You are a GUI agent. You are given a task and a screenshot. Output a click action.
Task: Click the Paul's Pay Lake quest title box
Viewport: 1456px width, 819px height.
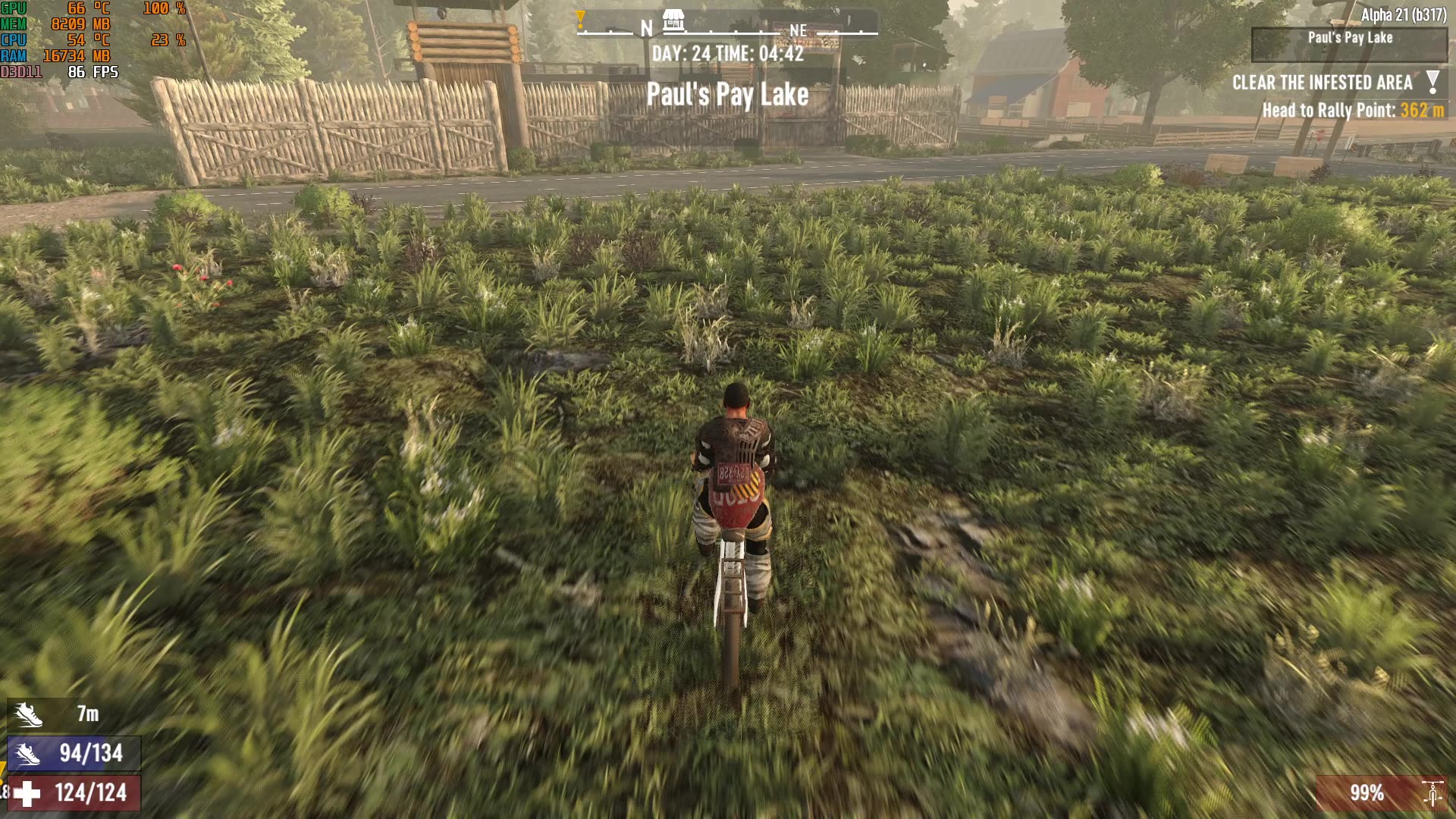(x=1349, y=44)
